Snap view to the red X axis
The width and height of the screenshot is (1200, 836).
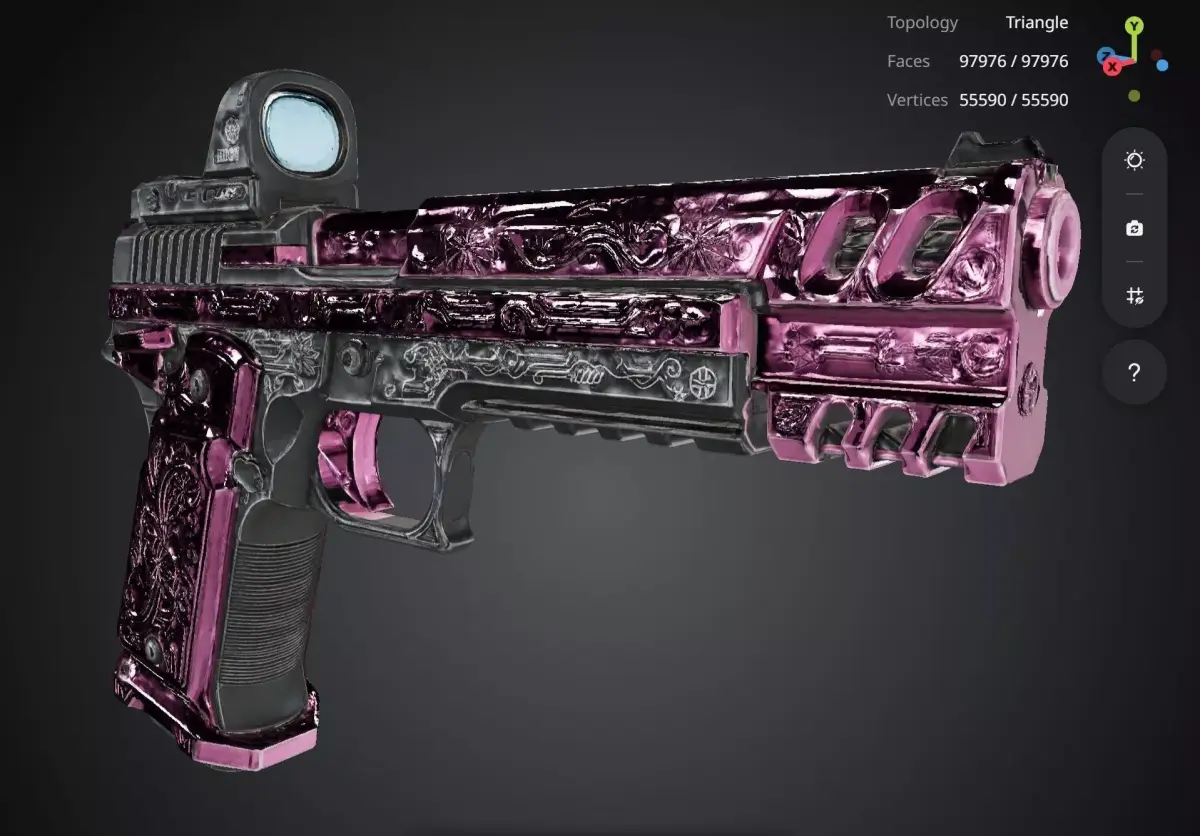pyautogui.click(x=1112, y=66)
